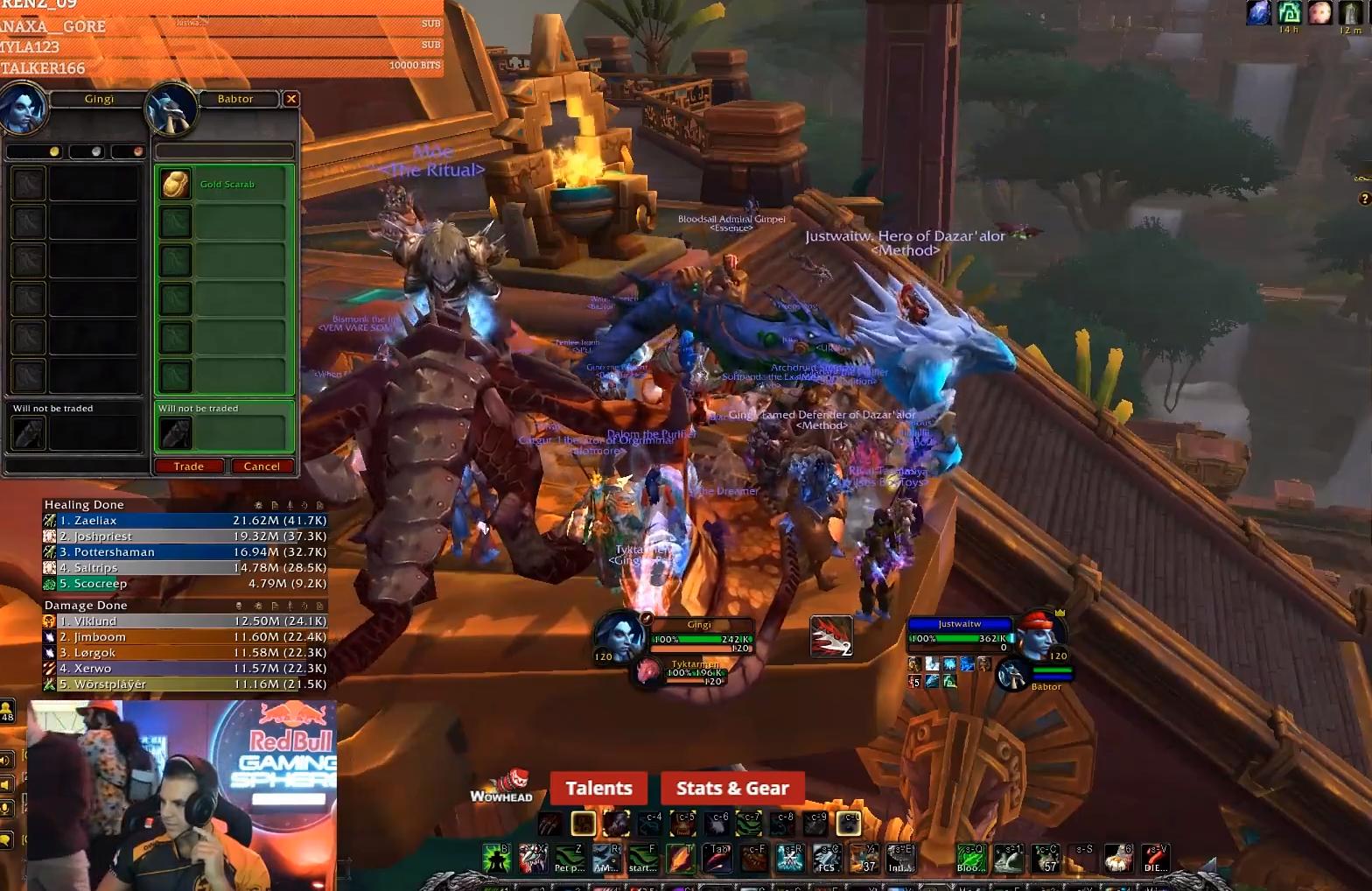Select Zaeliax in the Healing Done list
Viewport: 1372px width, 891px height.
coord(184,521)
